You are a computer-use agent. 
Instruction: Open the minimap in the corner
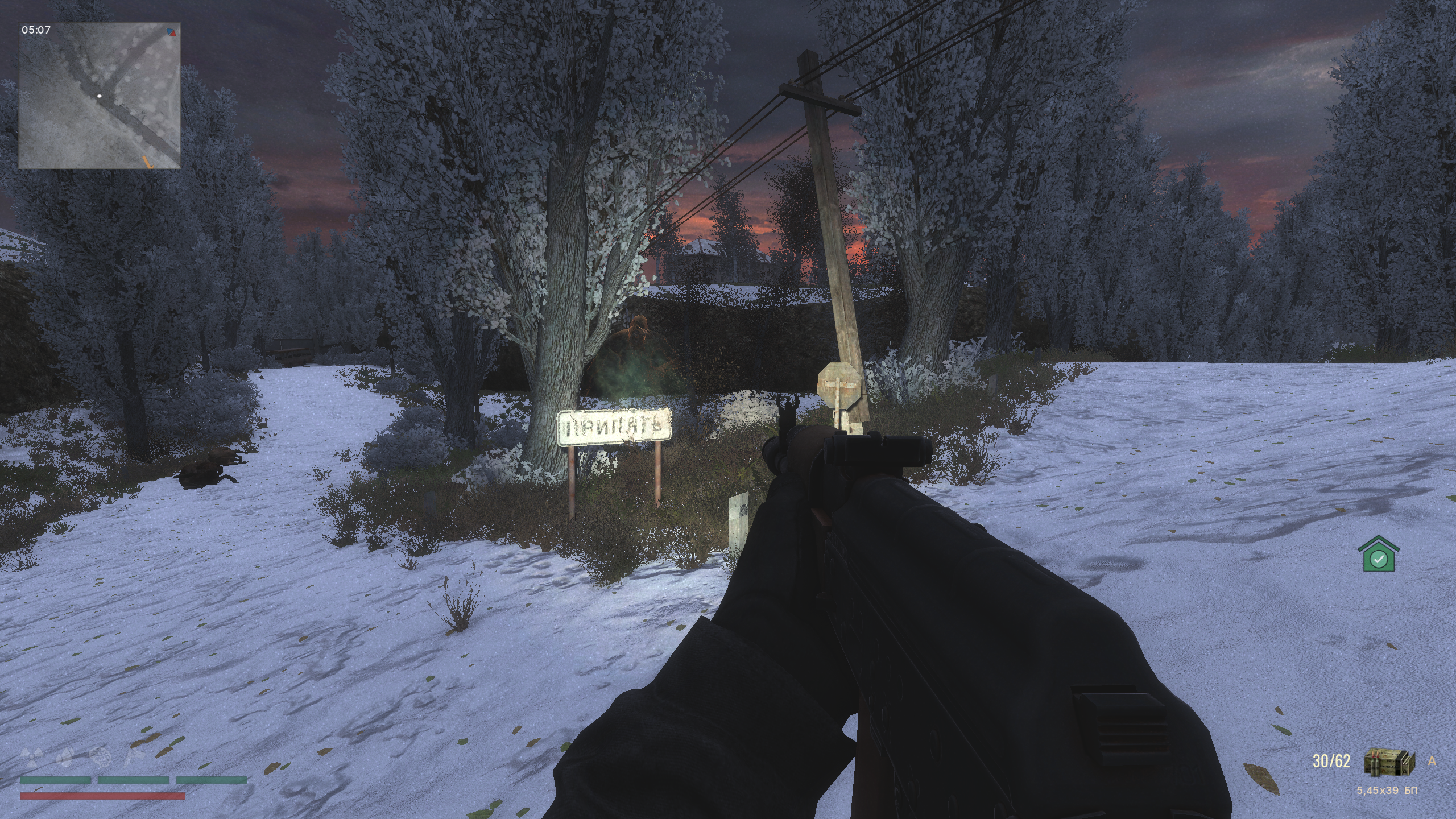coord(100,96)
